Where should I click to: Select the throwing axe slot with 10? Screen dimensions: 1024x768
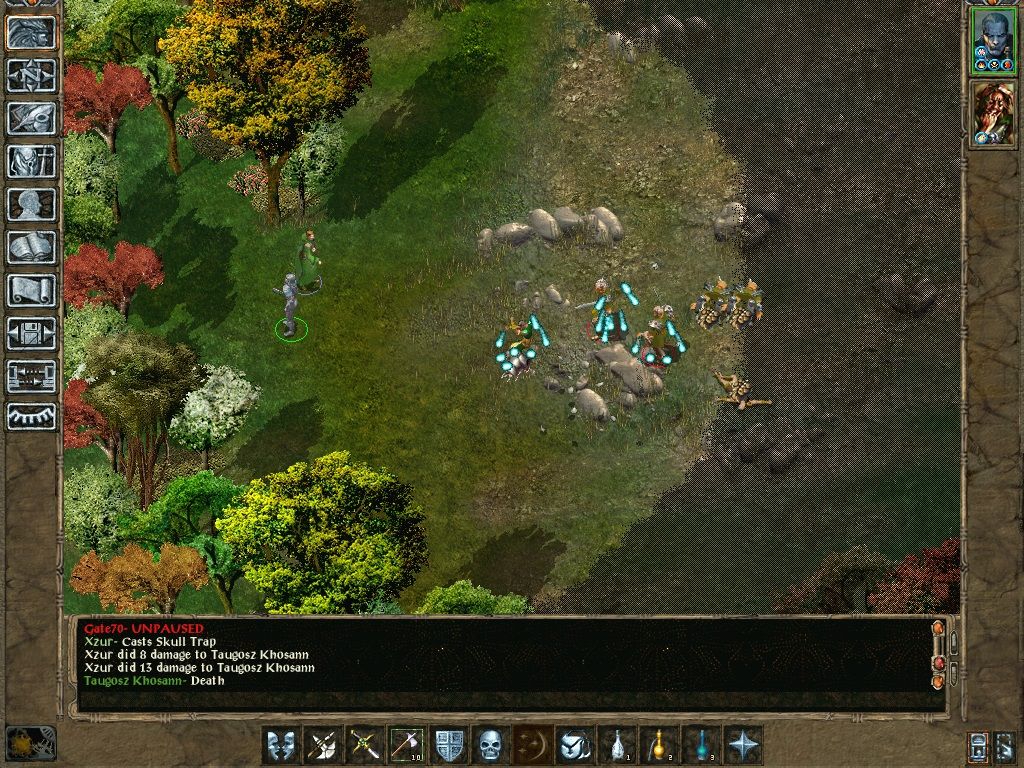(x=406, y=745)
